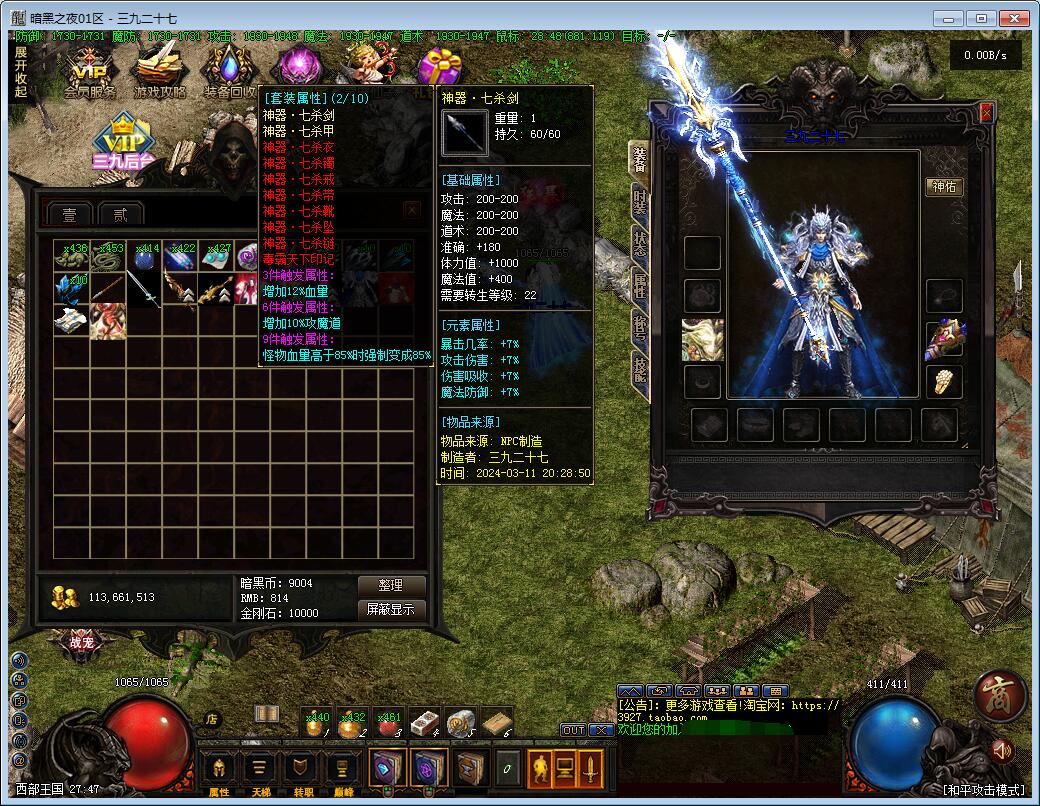Open the 转职 class change button

[302, 770]
